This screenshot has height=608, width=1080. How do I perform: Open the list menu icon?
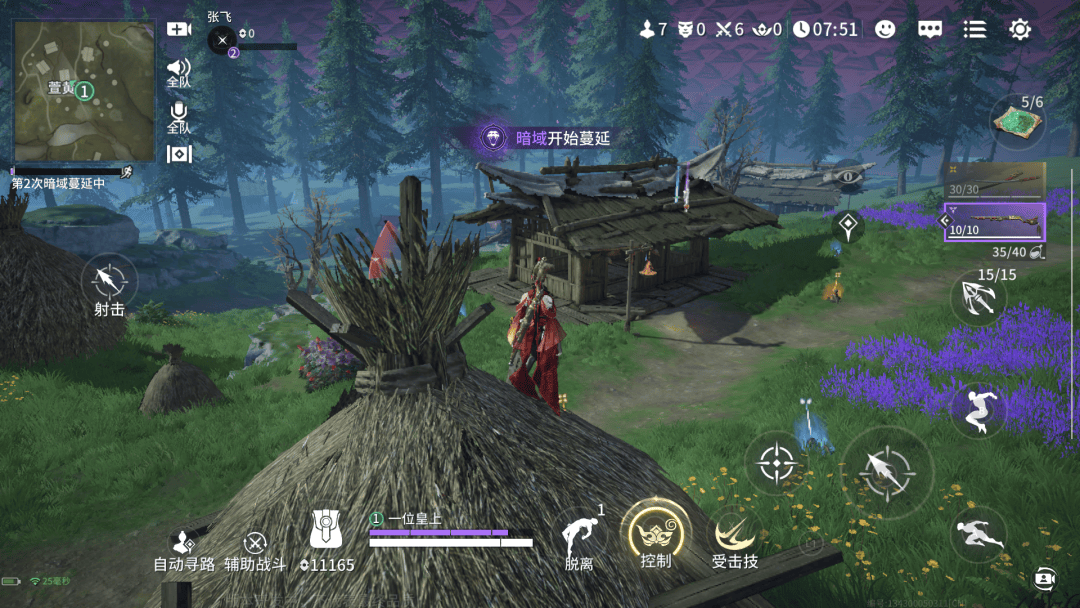[x=975, y=29]
